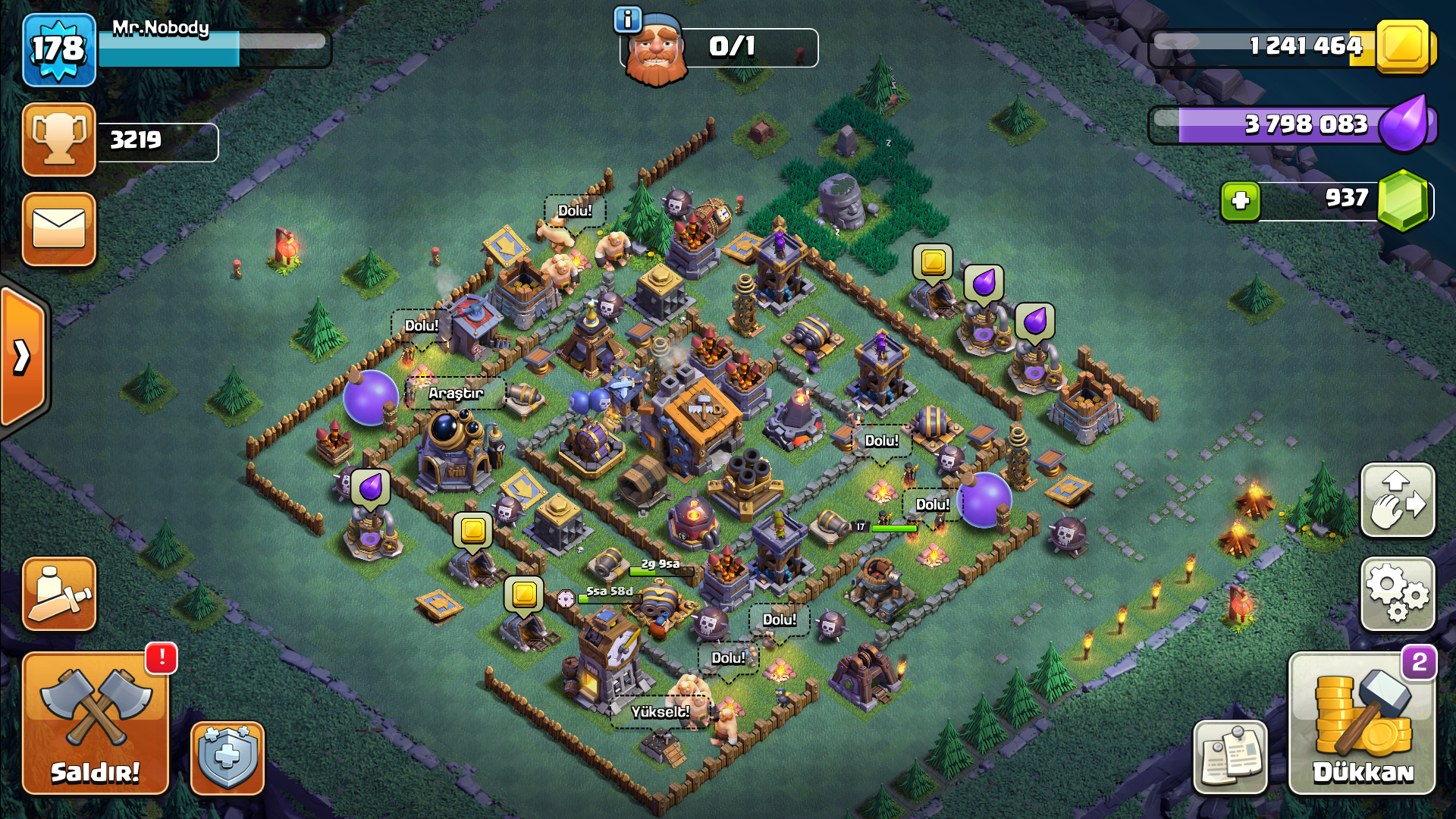The height and width of the screenshot is (819, 1456).
Task: Open the shield protection button
Action: click(227, 758)
